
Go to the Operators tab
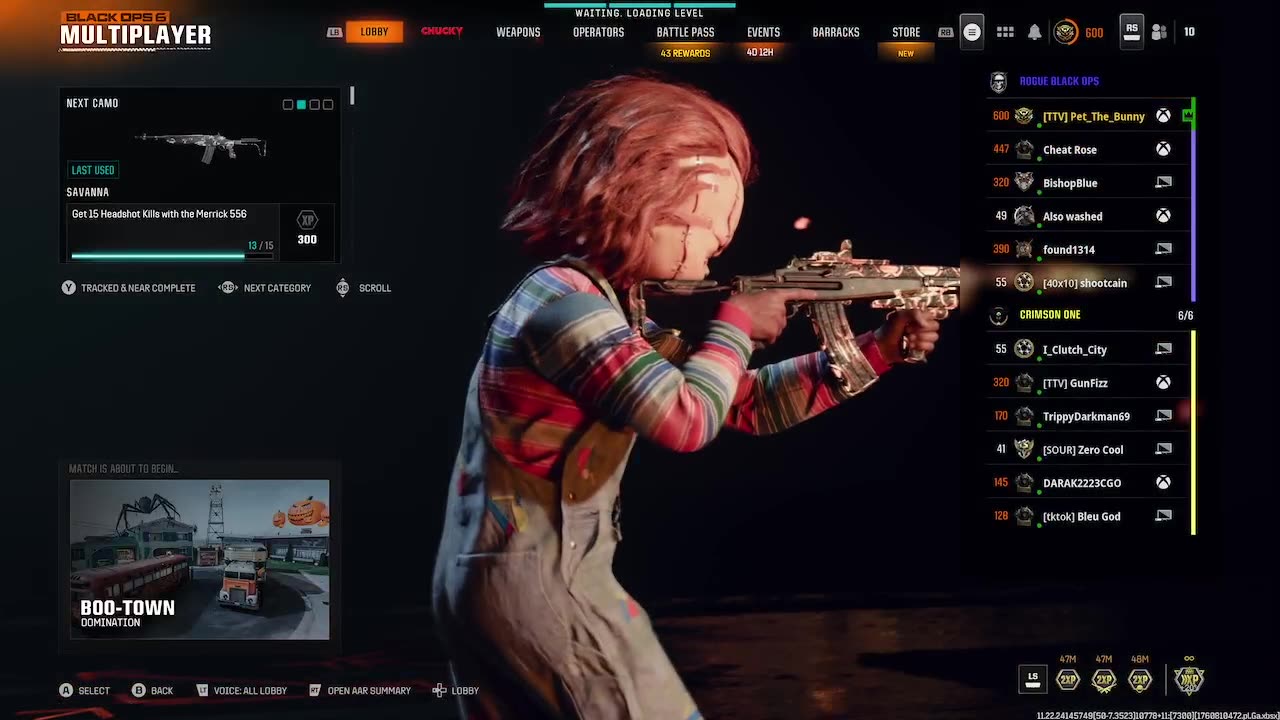[598, 32]
